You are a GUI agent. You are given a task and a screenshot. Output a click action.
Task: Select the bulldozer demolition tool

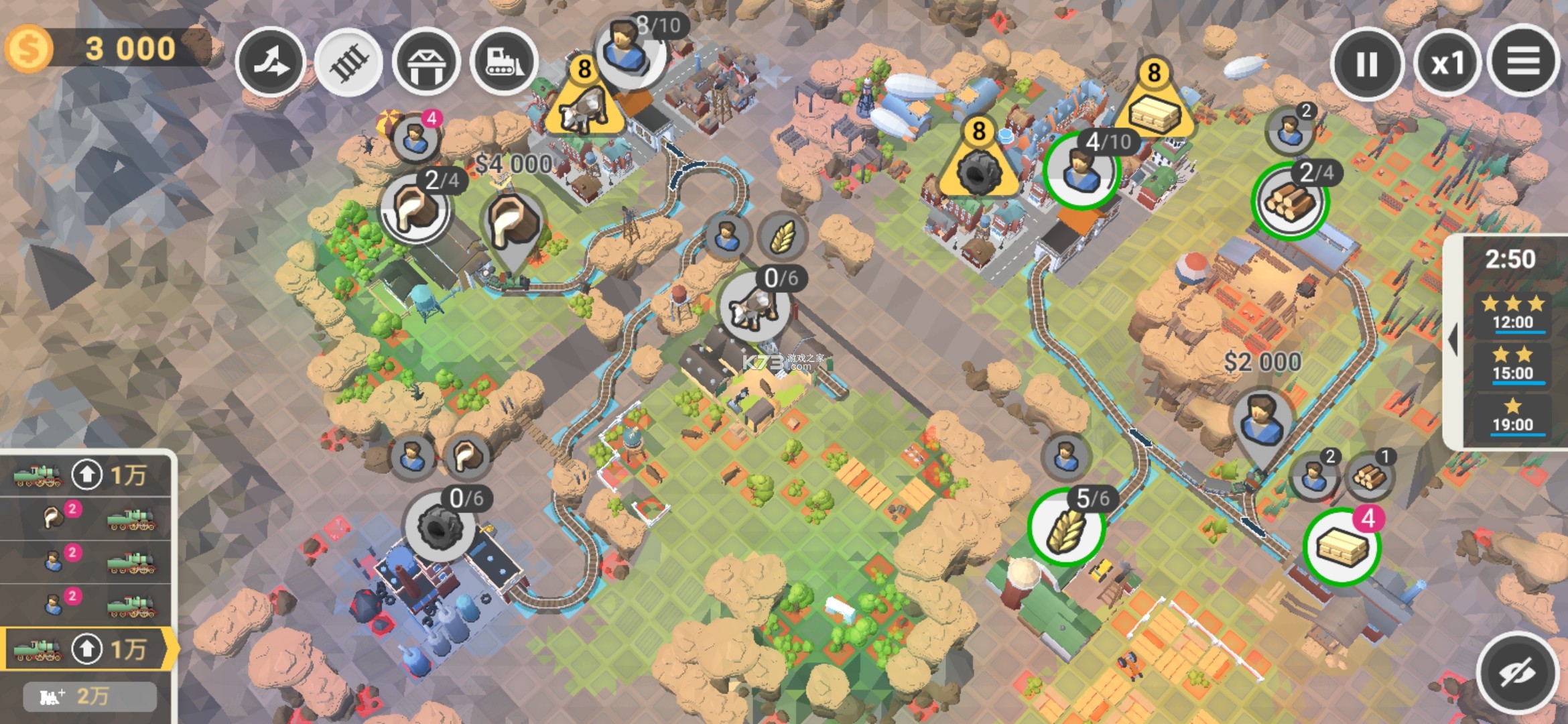tap(505, 62)
